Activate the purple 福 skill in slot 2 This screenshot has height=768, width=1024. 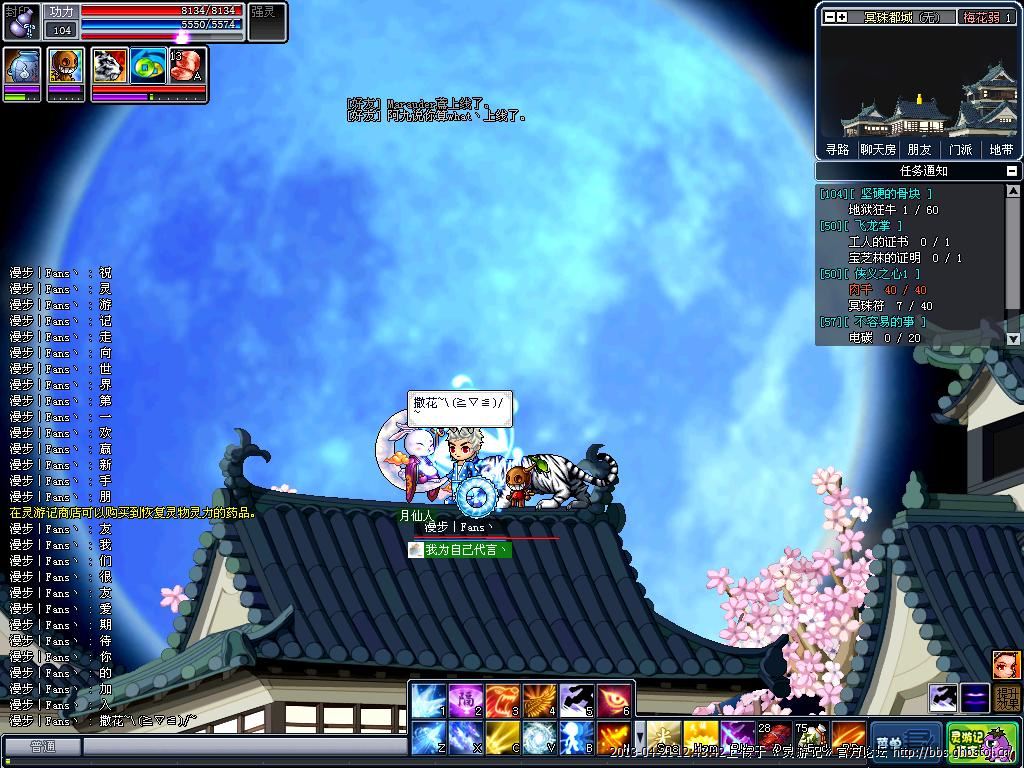(465, 701)
